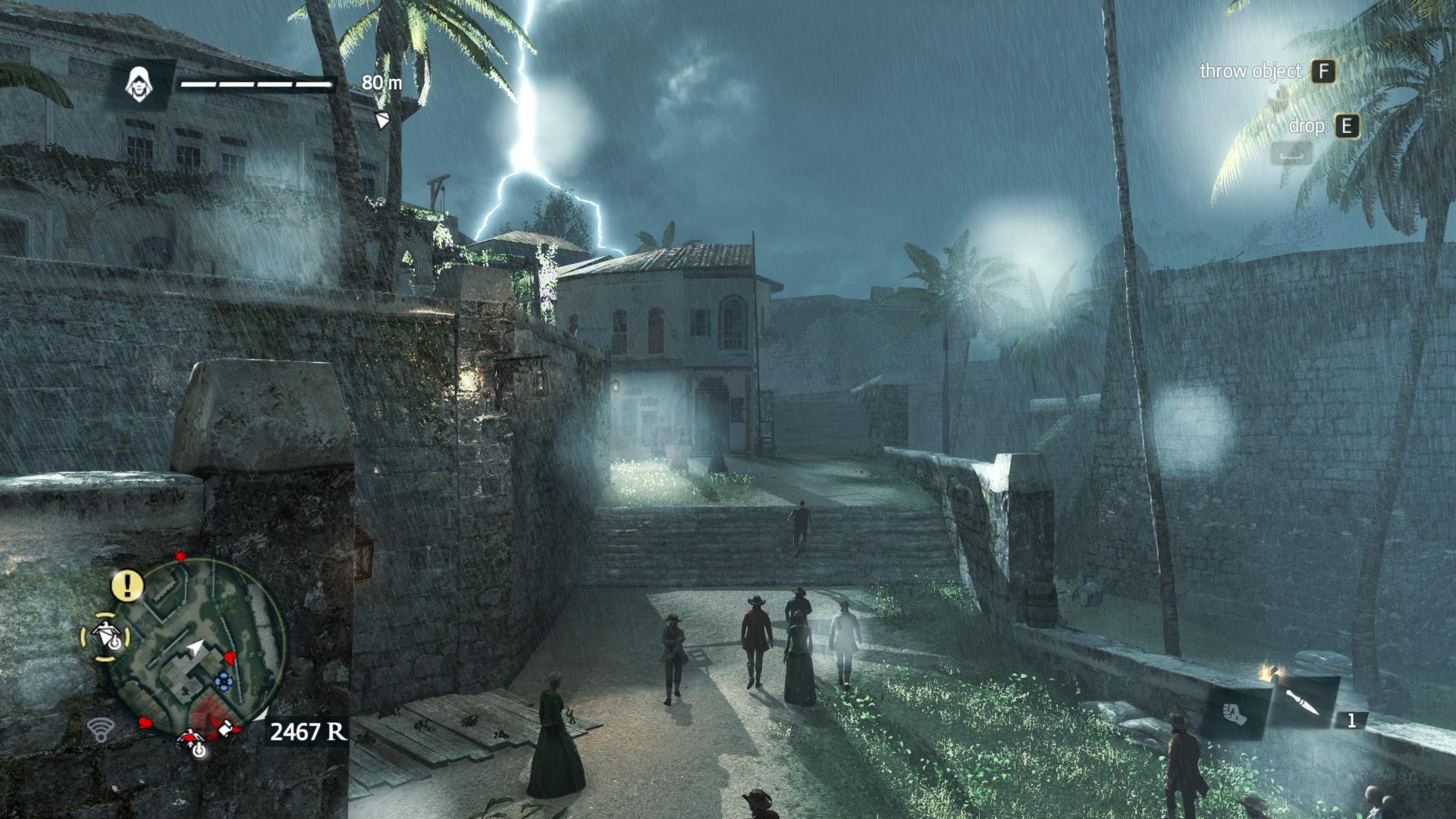The height and width of the screenshot is (819, 1456).
Task: Select the highlighted eagle marker left of minimap
Action: pyautogui.click(x=105, y=635)
